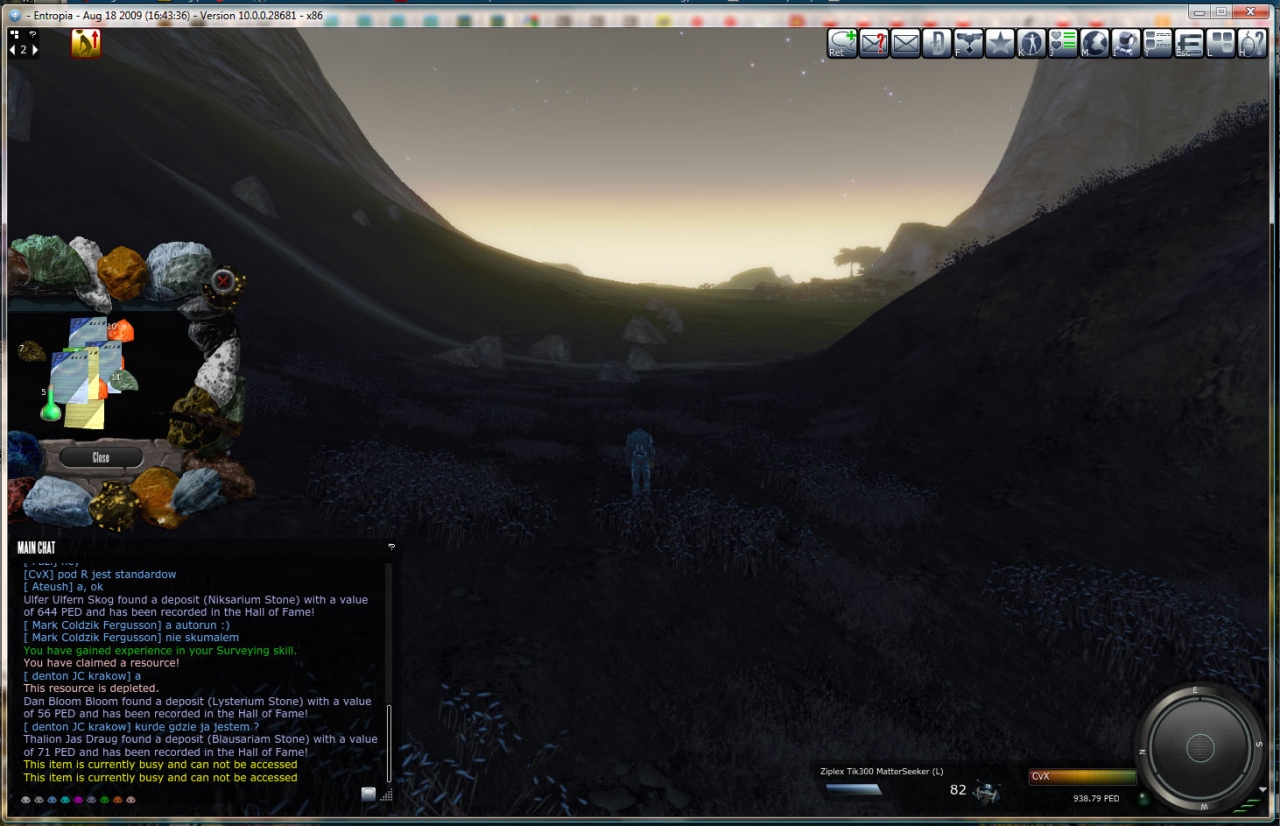This screenshot has height=826, width=1280.
Task: Open the inventory robot icon
Action: (1126, 43)
